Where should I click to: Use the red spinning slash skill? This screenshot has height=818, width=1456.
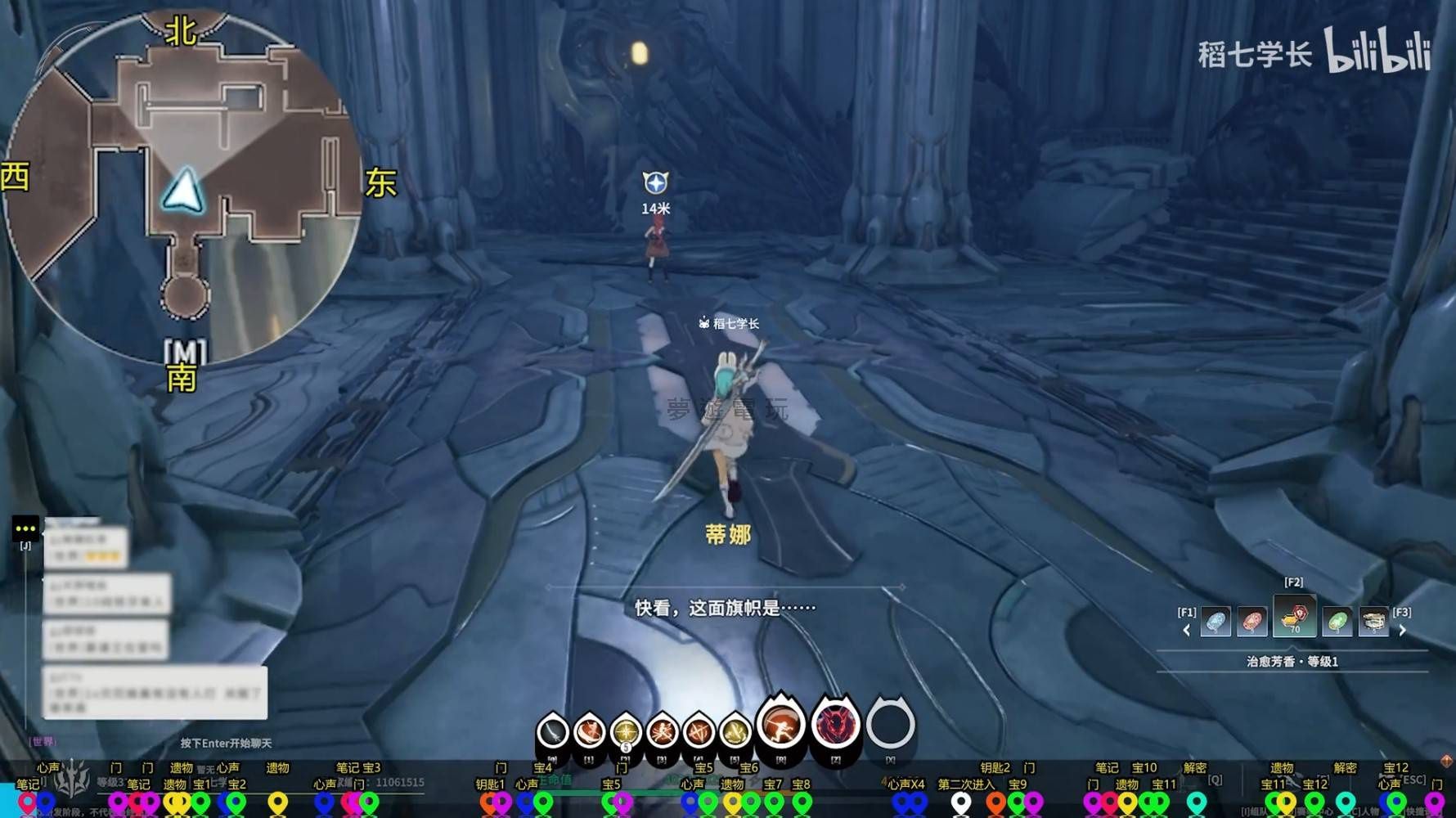589,731
